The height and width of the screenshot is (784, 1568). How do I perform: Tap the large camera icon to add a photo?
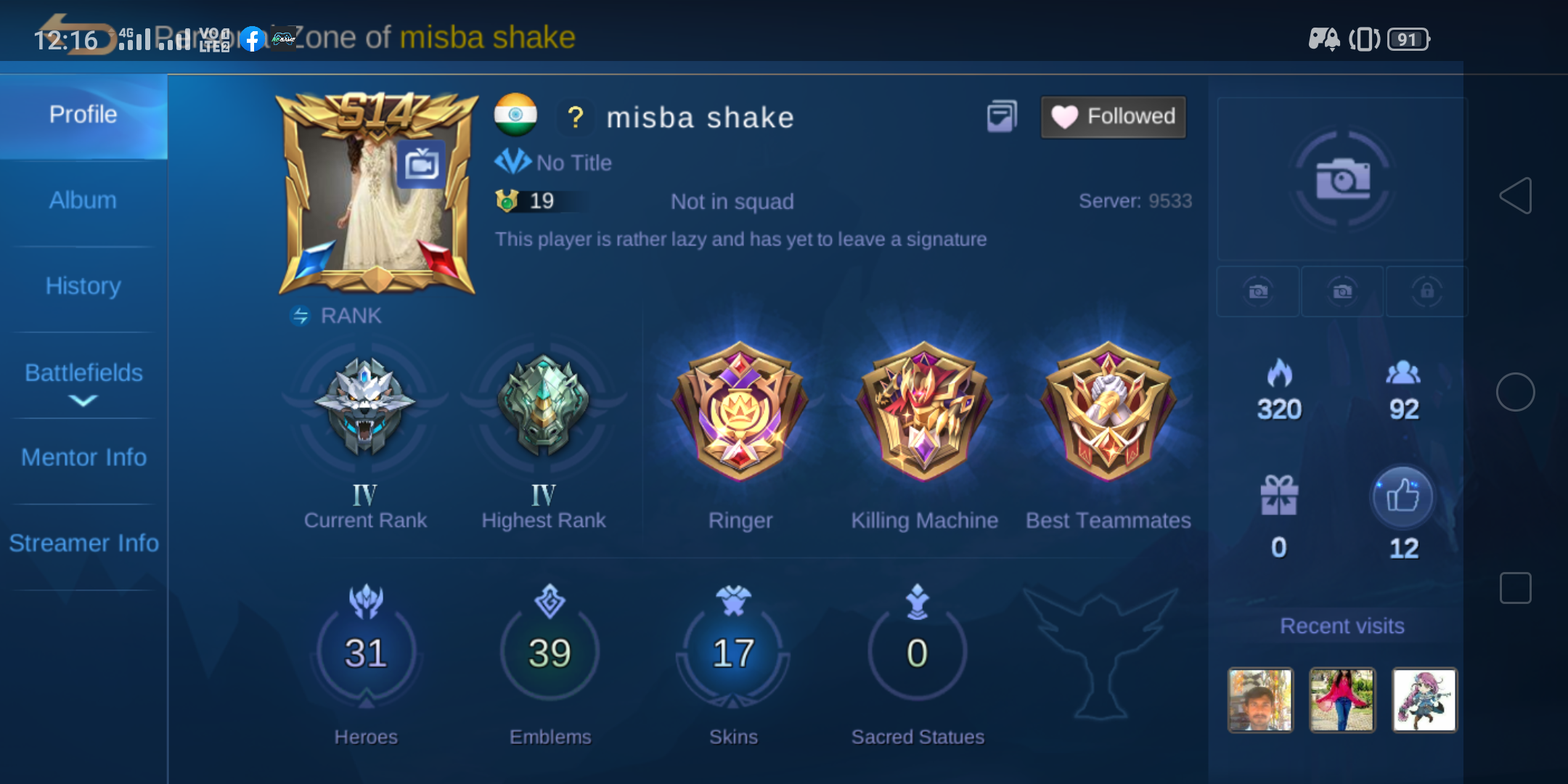pos(1340,179)
